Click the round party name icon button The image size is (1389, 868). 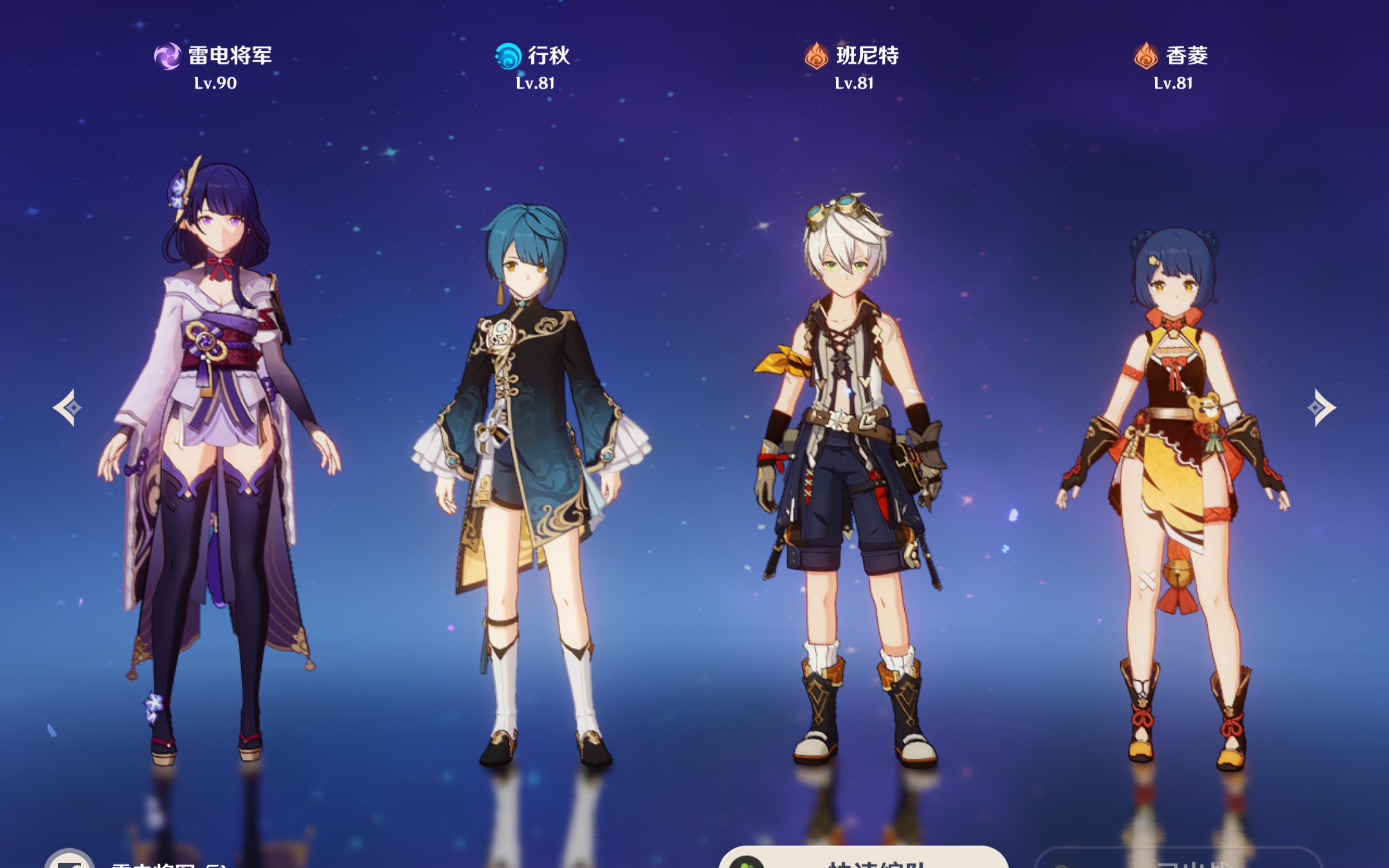tap(70, 860)
